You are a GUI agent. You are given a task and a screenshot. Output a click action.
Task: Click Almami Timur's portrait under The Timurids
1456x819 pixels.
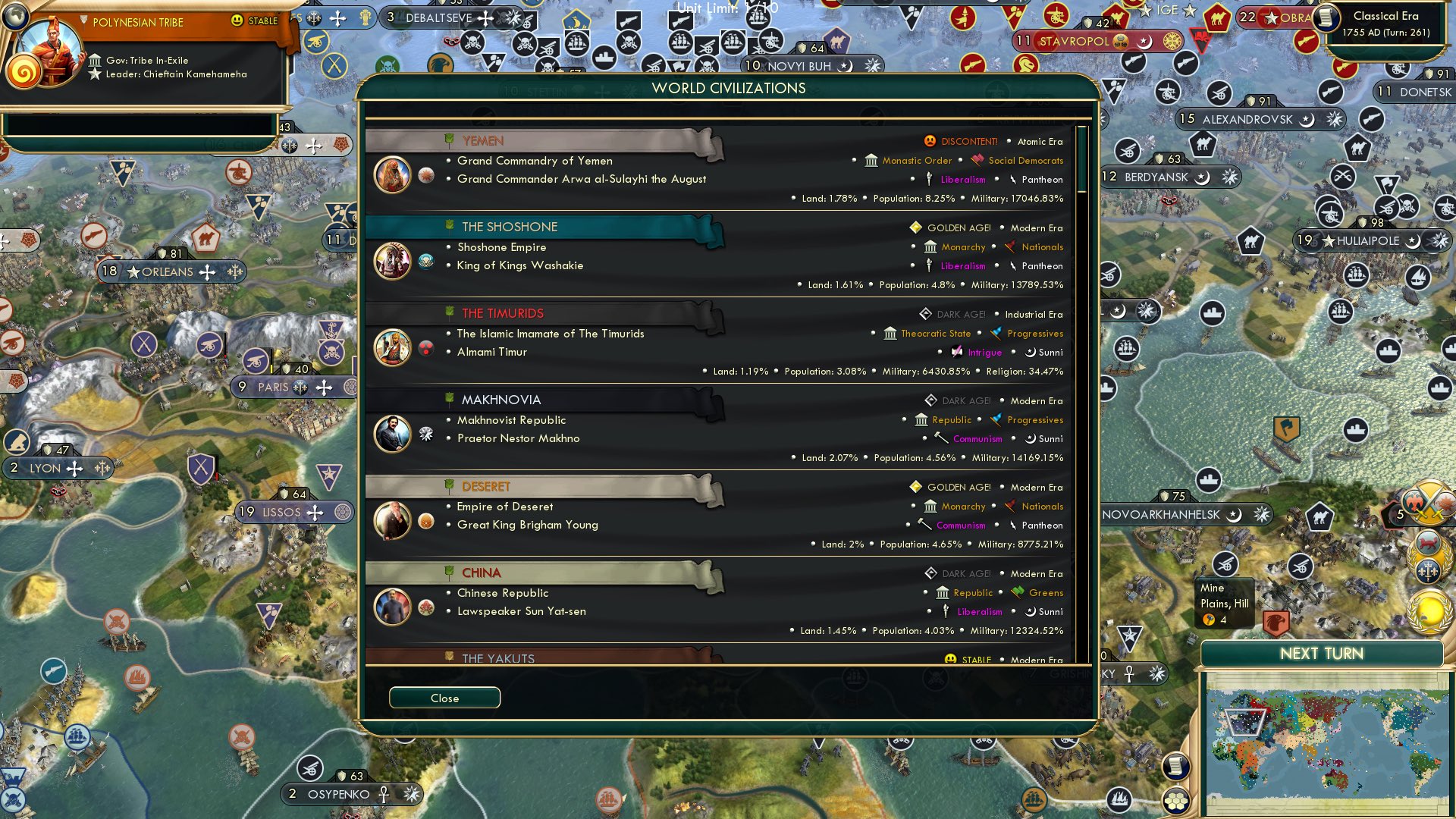(x=393, y=347)
